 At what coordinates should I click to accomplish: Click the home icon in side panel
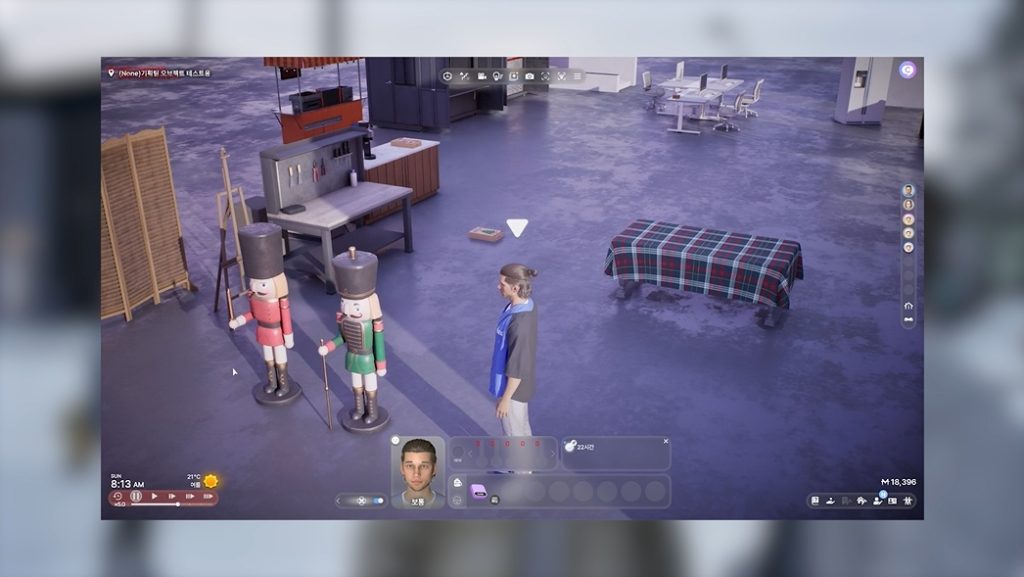(908, 305)
